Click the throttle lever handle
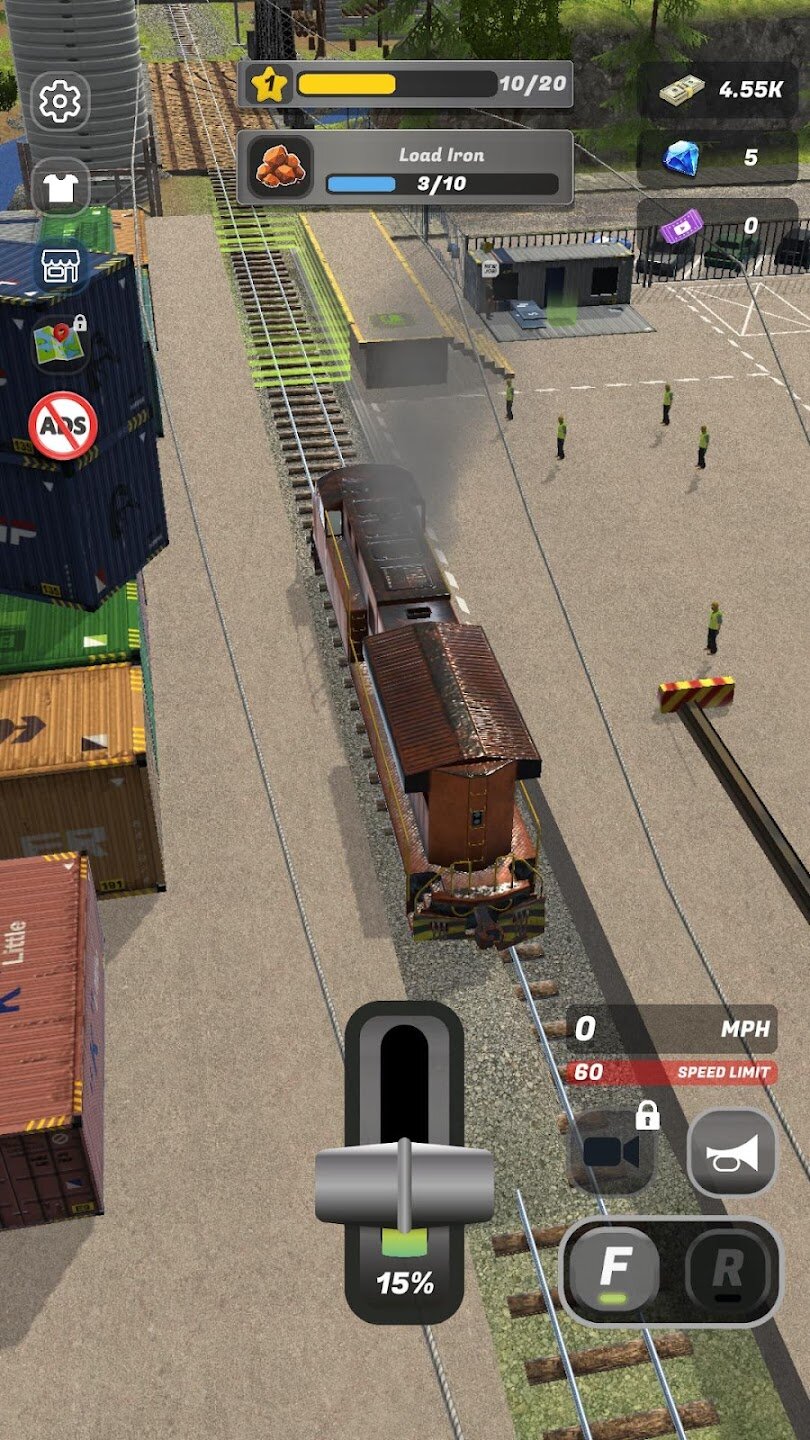 (404, 1186)
